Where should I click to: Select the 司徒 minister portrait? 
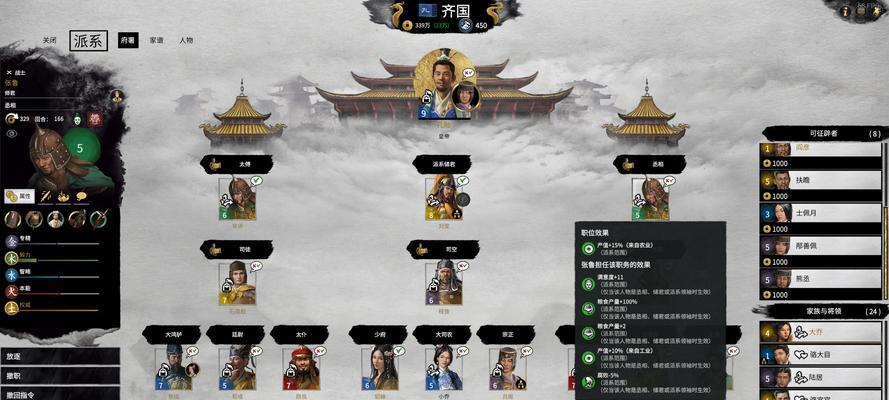pyautogui.click(x=237, y=281)
